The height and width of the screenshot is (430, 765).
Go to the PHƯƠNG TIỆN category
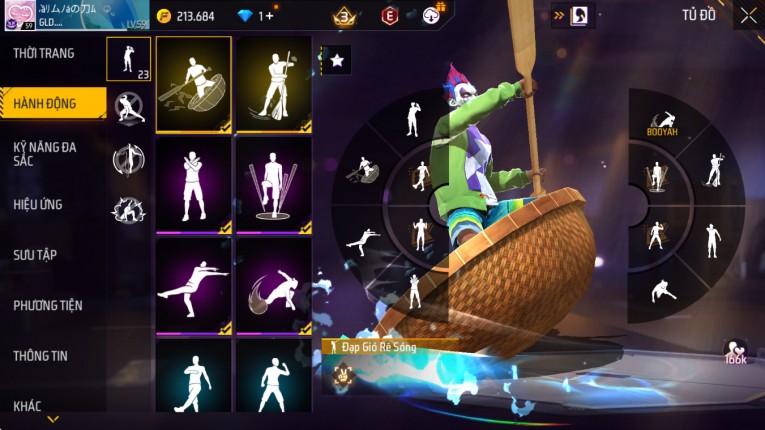point(48,305)
